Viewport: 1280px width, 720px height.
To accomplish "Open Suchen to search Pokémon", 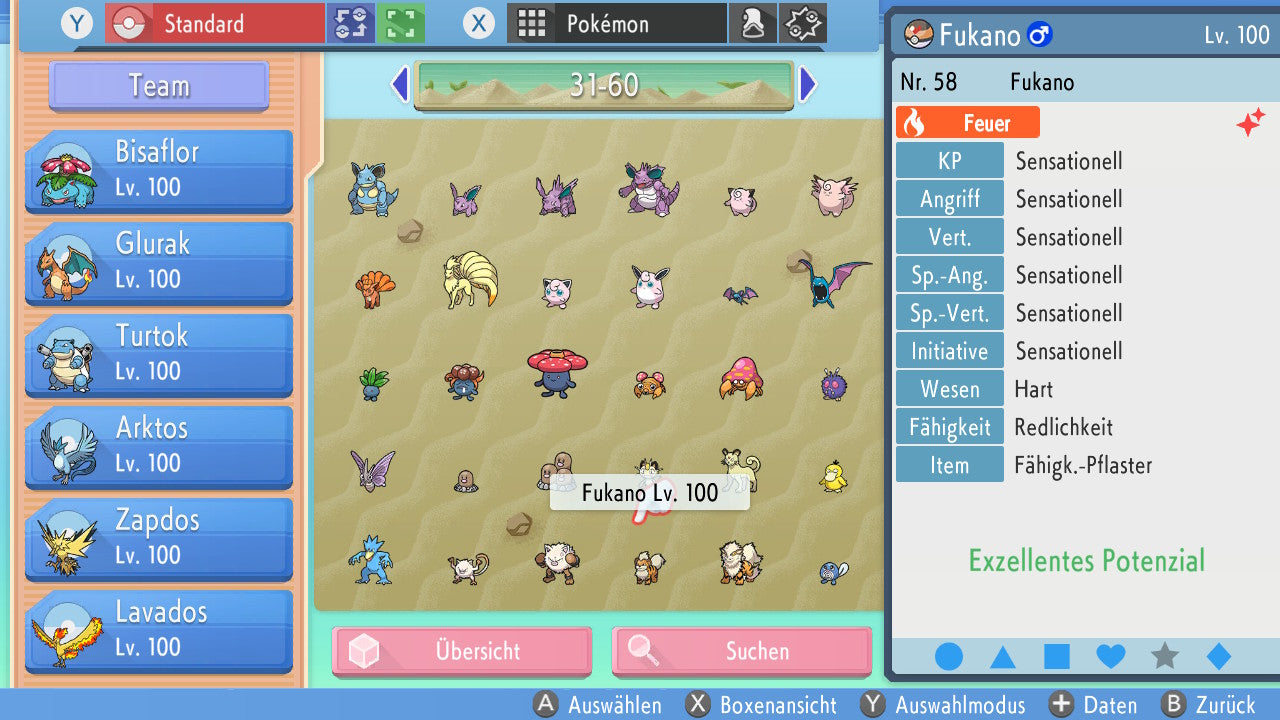I will [x=741, y=651].
